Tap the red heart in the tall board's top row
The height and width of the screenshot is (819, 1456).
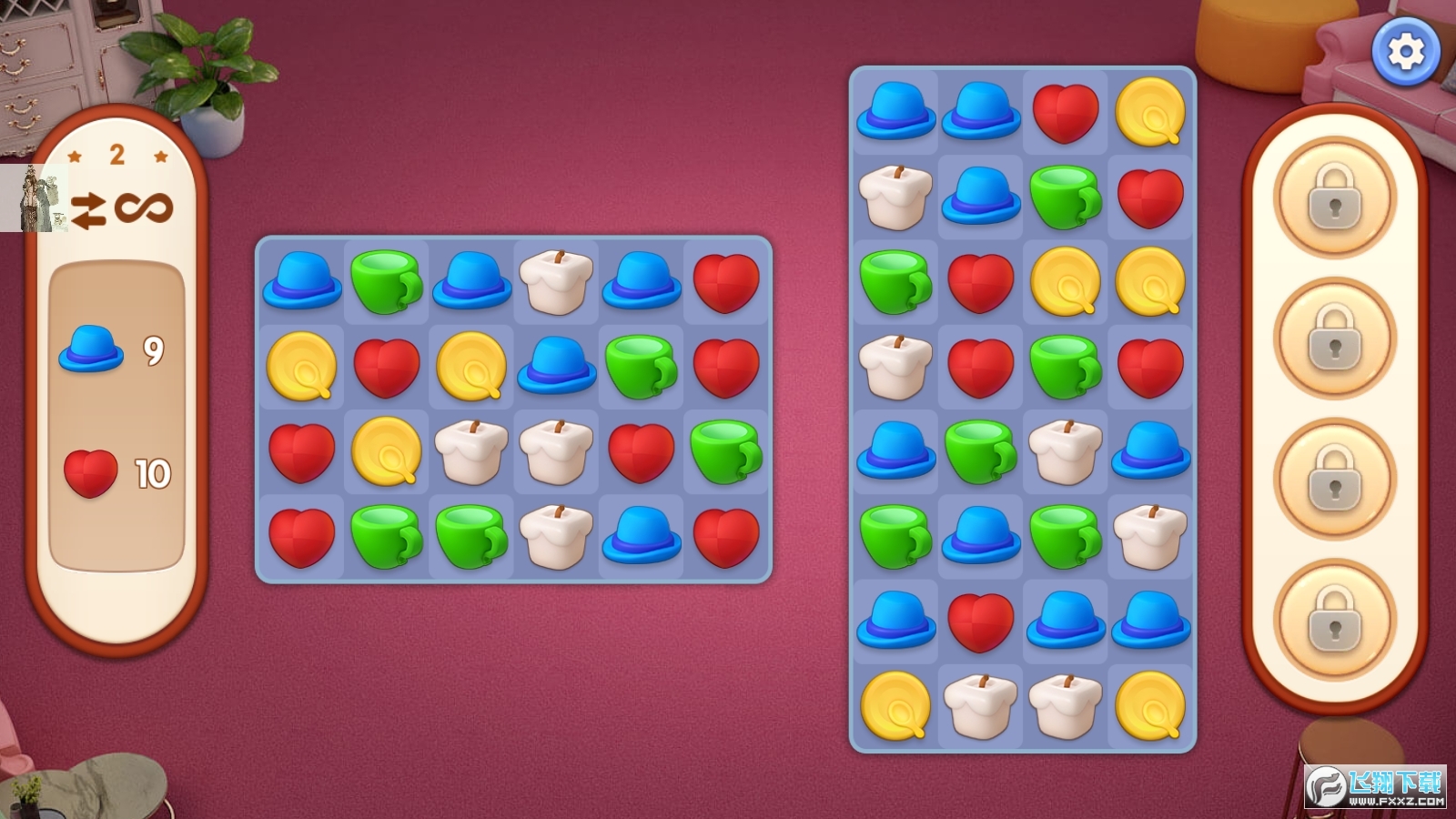[x=1066, y=113]
